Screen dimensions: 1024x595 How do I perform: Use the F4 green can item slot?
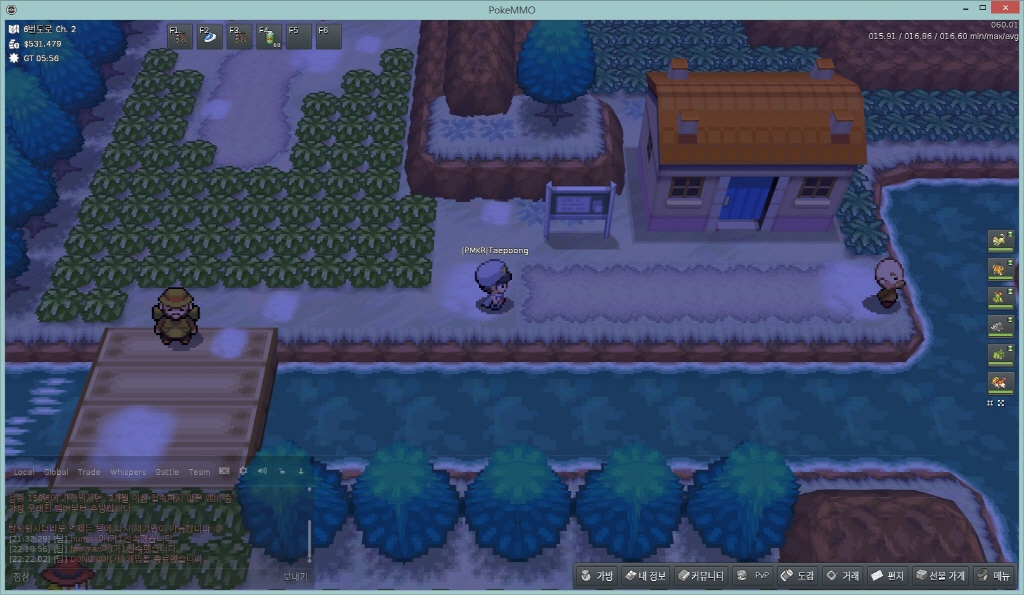tap(270, 37)
